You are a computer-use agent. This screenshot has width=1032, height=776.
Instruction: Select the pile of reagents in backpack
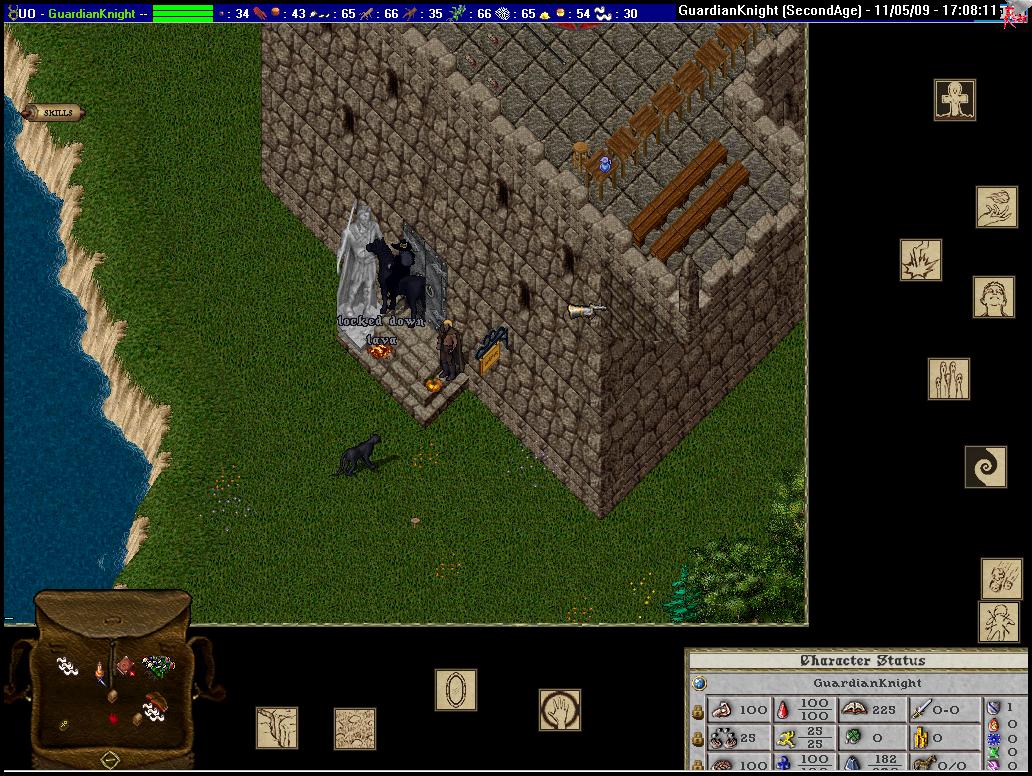(158, 664)
